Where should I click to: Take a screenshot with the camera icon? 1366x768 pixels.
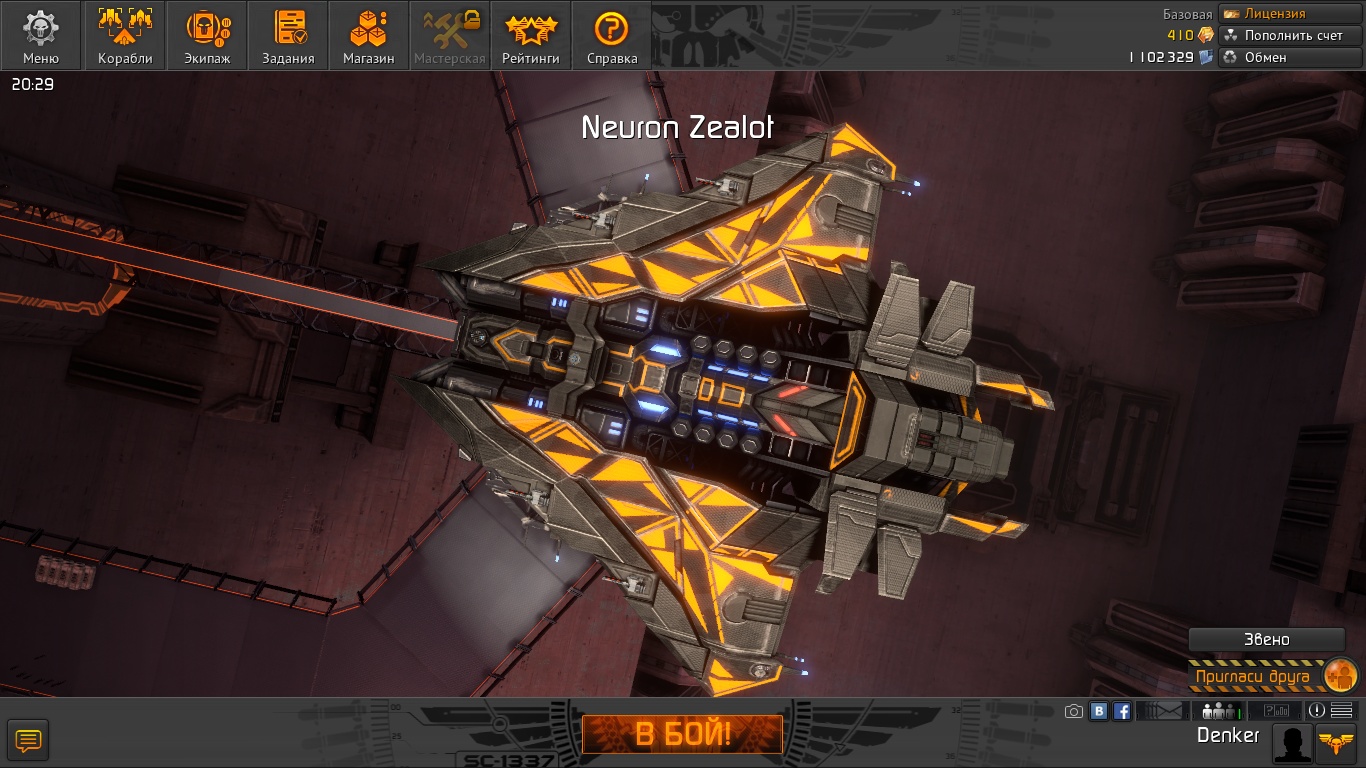(1074, 711)
